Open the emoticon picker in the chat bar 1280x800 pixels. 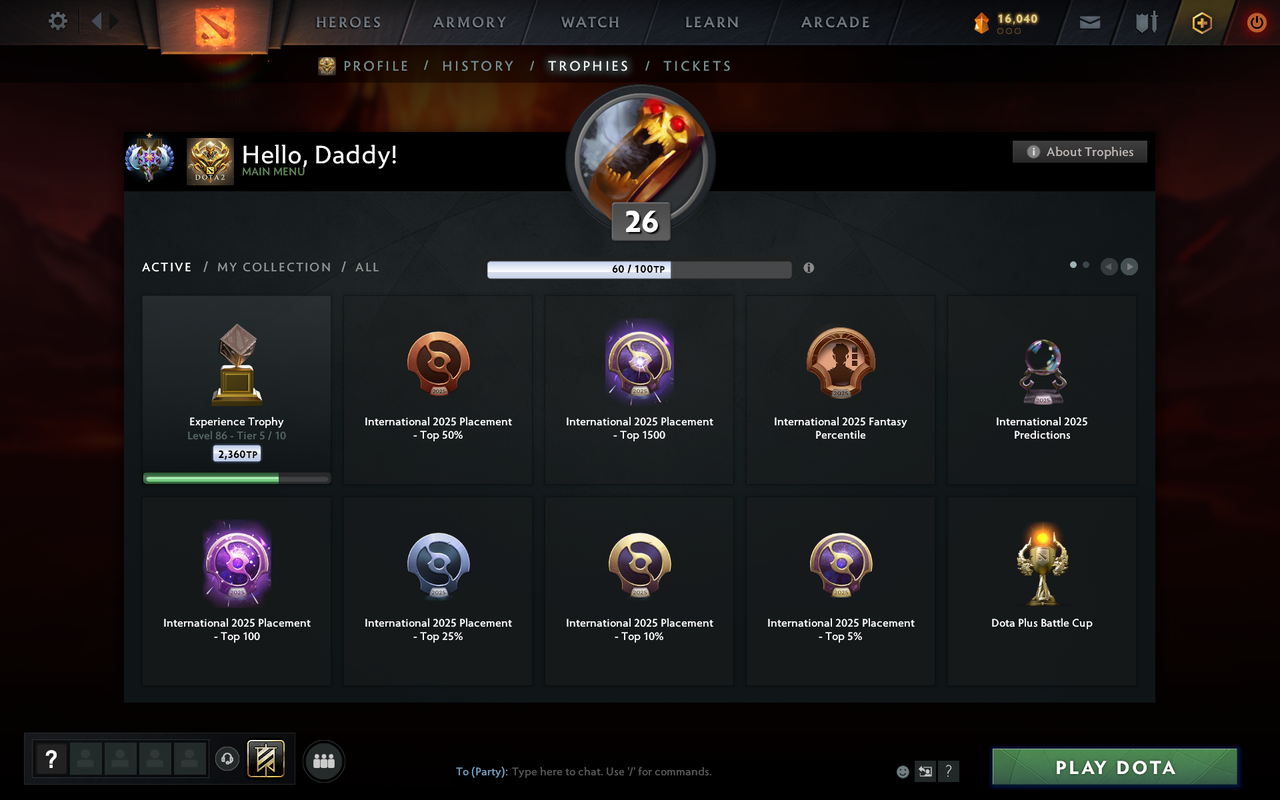(902, 771)
